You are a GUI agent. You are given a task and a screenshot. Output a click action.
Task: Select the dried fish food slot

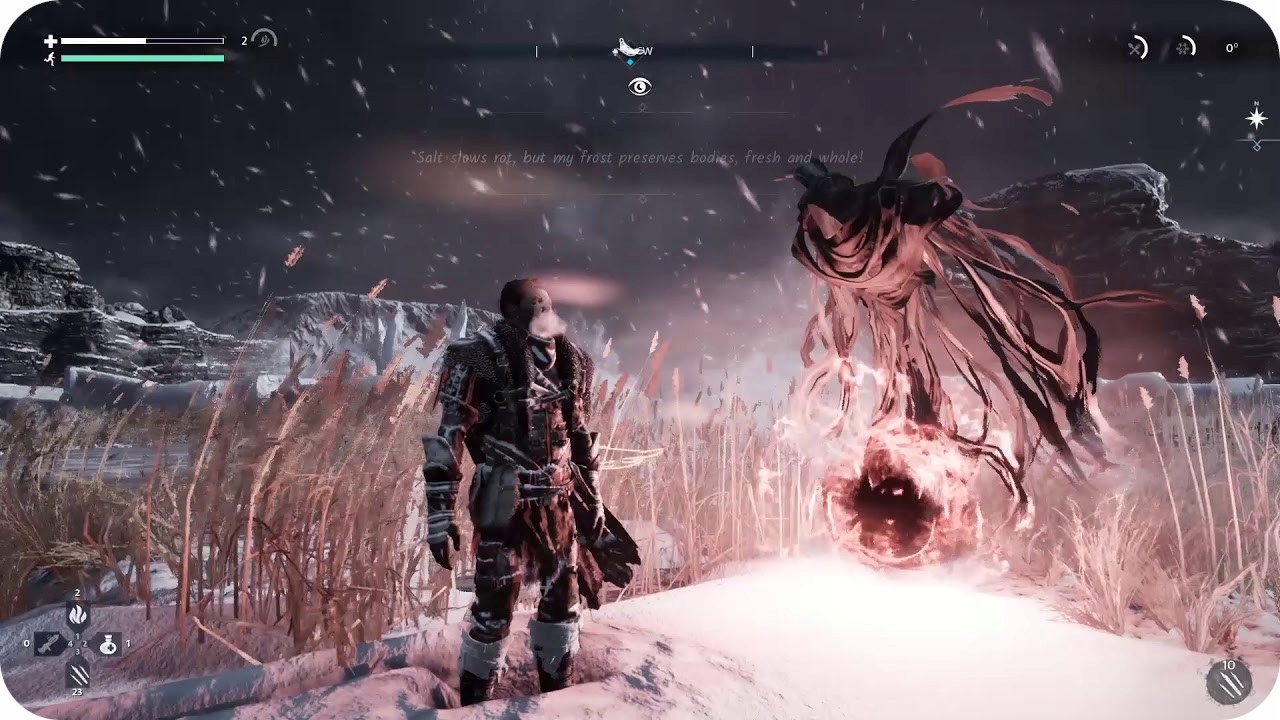48,644
